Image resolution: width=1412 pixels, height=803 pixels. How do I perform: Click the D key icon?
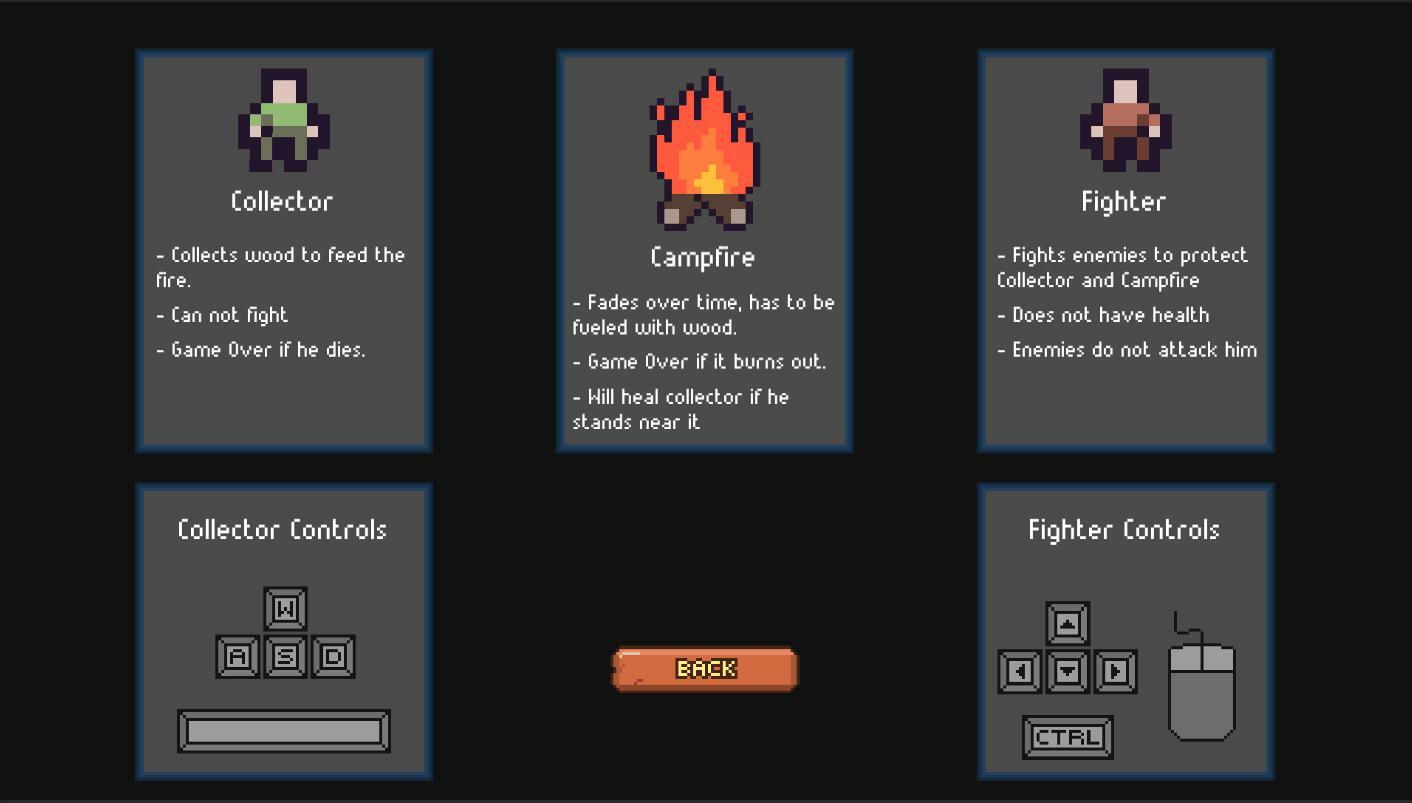click(331, 656)
